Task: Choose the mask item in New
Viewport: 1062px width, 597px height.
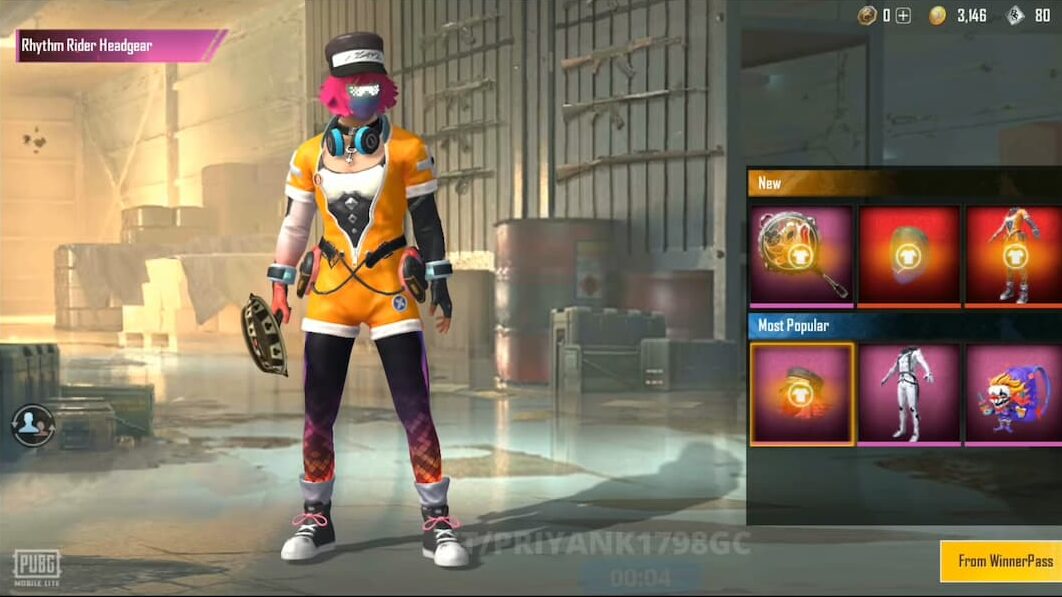Action: click(x=908, y=255)
